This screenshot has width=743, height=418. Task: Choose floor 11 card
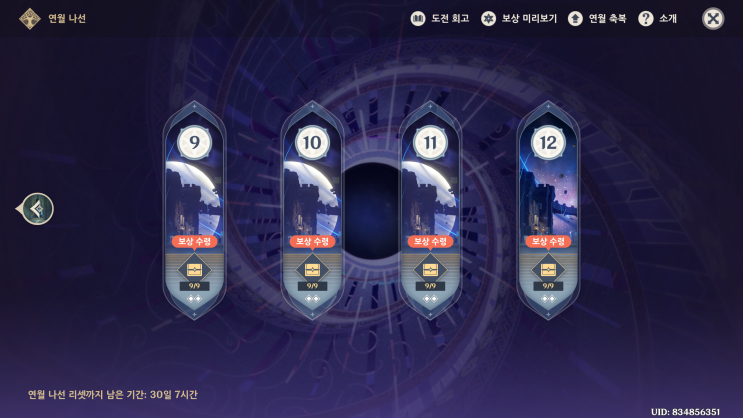coord(430,190)
